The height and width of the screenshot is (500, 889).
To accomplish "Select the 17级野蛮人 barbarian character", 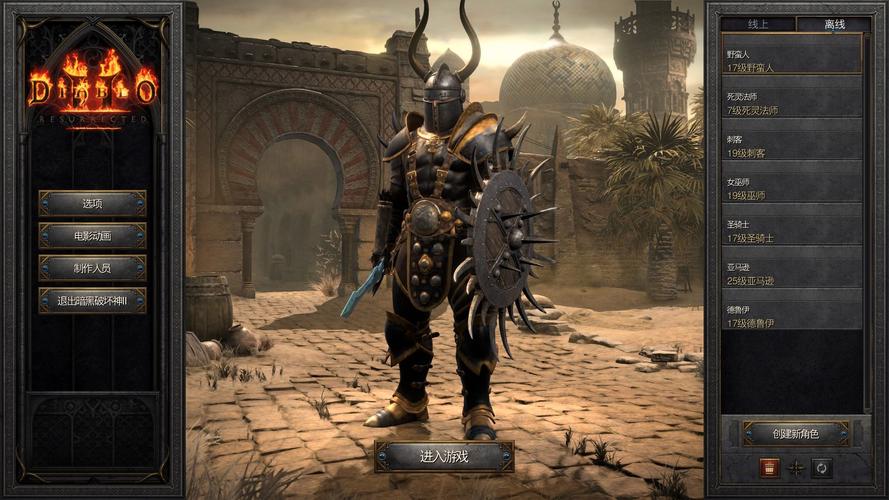I will 793,60.
